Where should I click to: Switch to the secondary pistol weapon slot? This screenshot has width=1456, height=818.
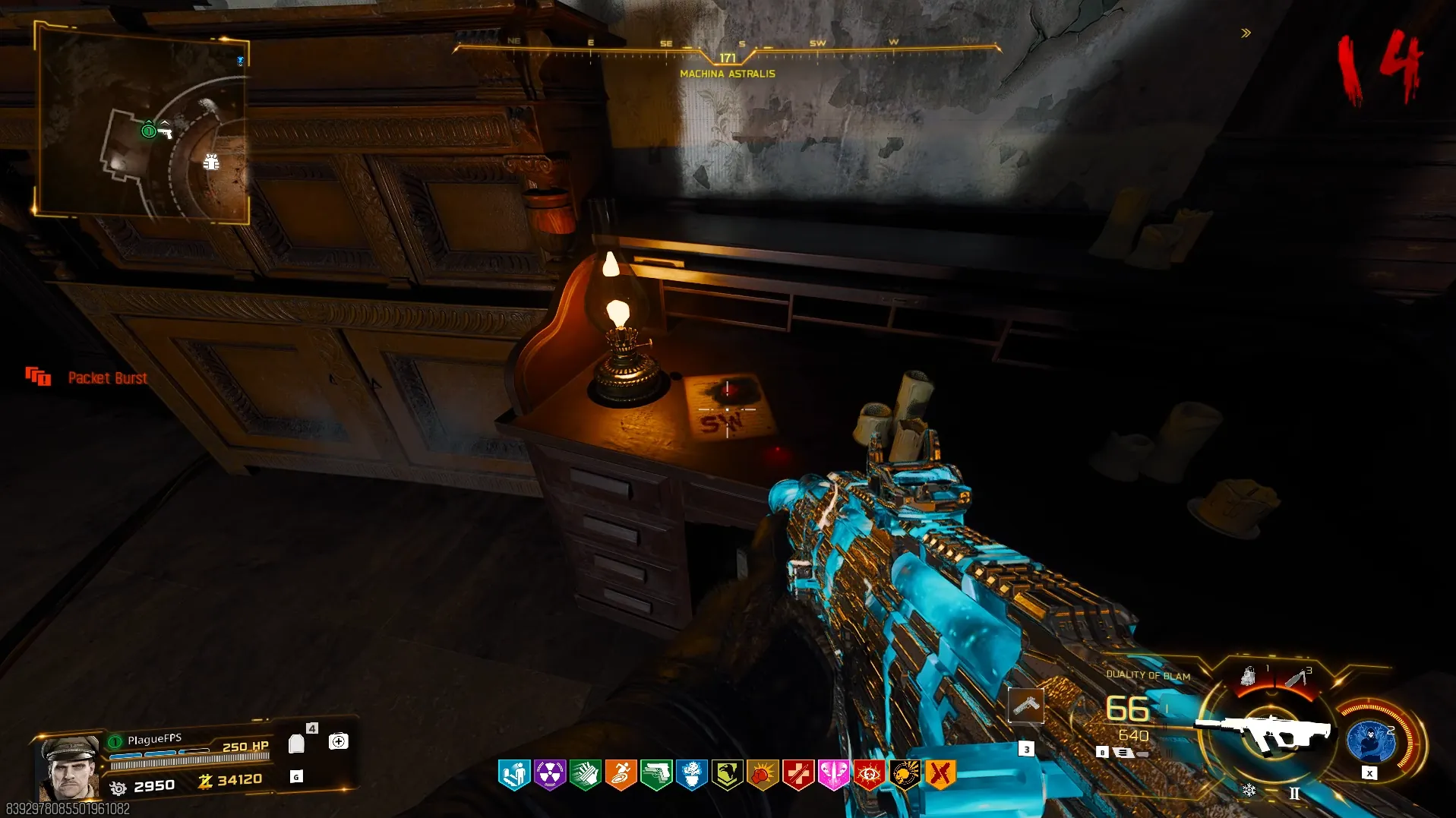click(1025, 706)
